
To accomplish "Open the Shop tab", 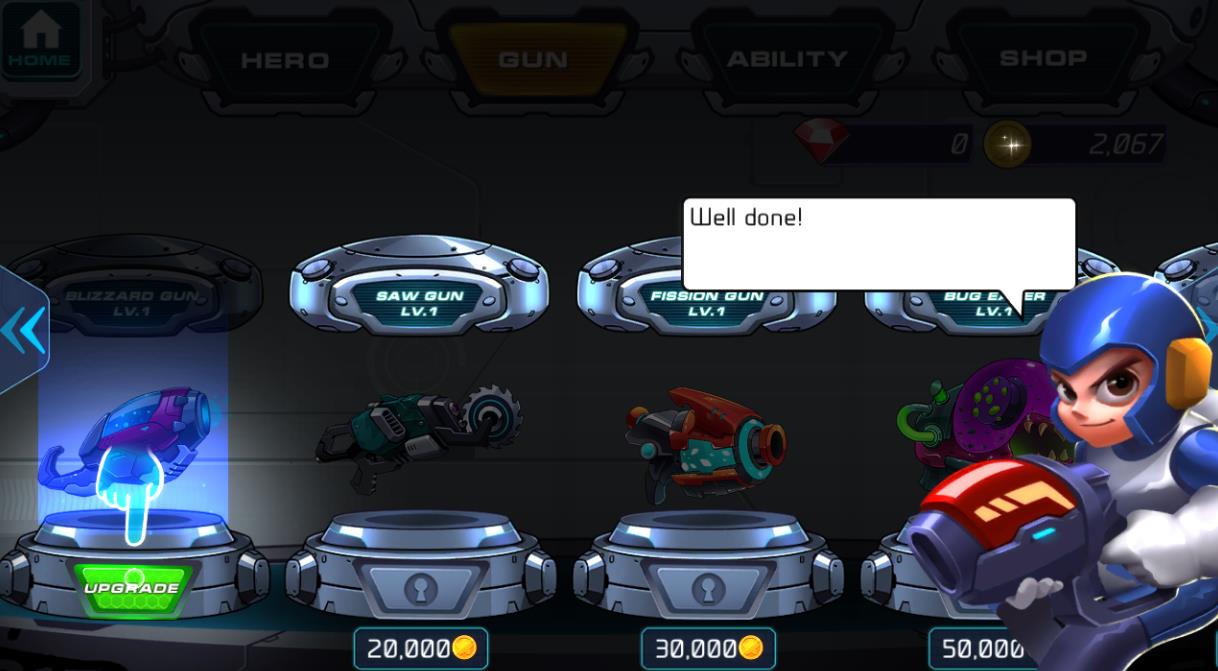I will 1043,59.
